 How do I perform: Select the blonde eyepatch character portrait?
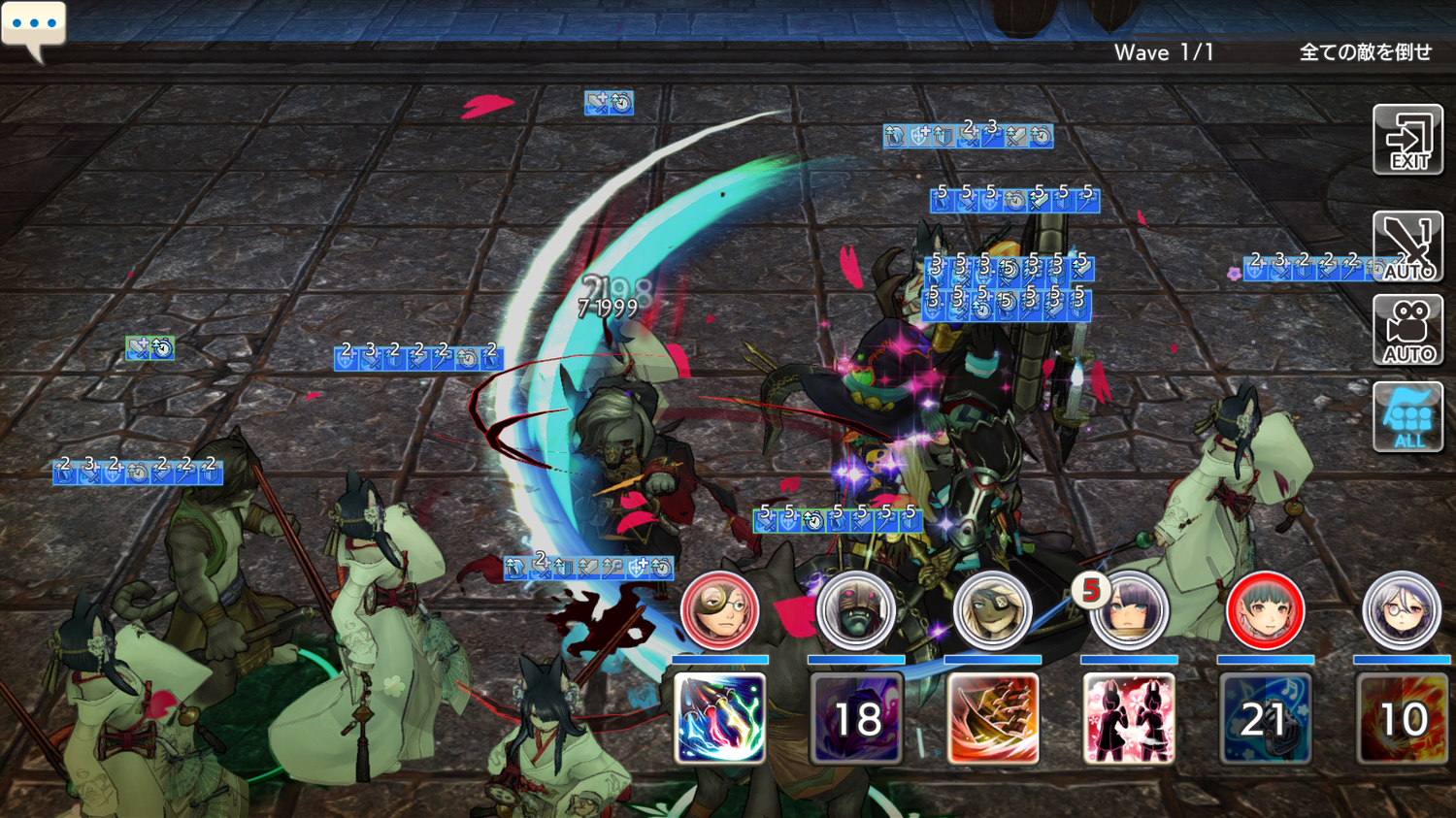(x=992, y=611)
